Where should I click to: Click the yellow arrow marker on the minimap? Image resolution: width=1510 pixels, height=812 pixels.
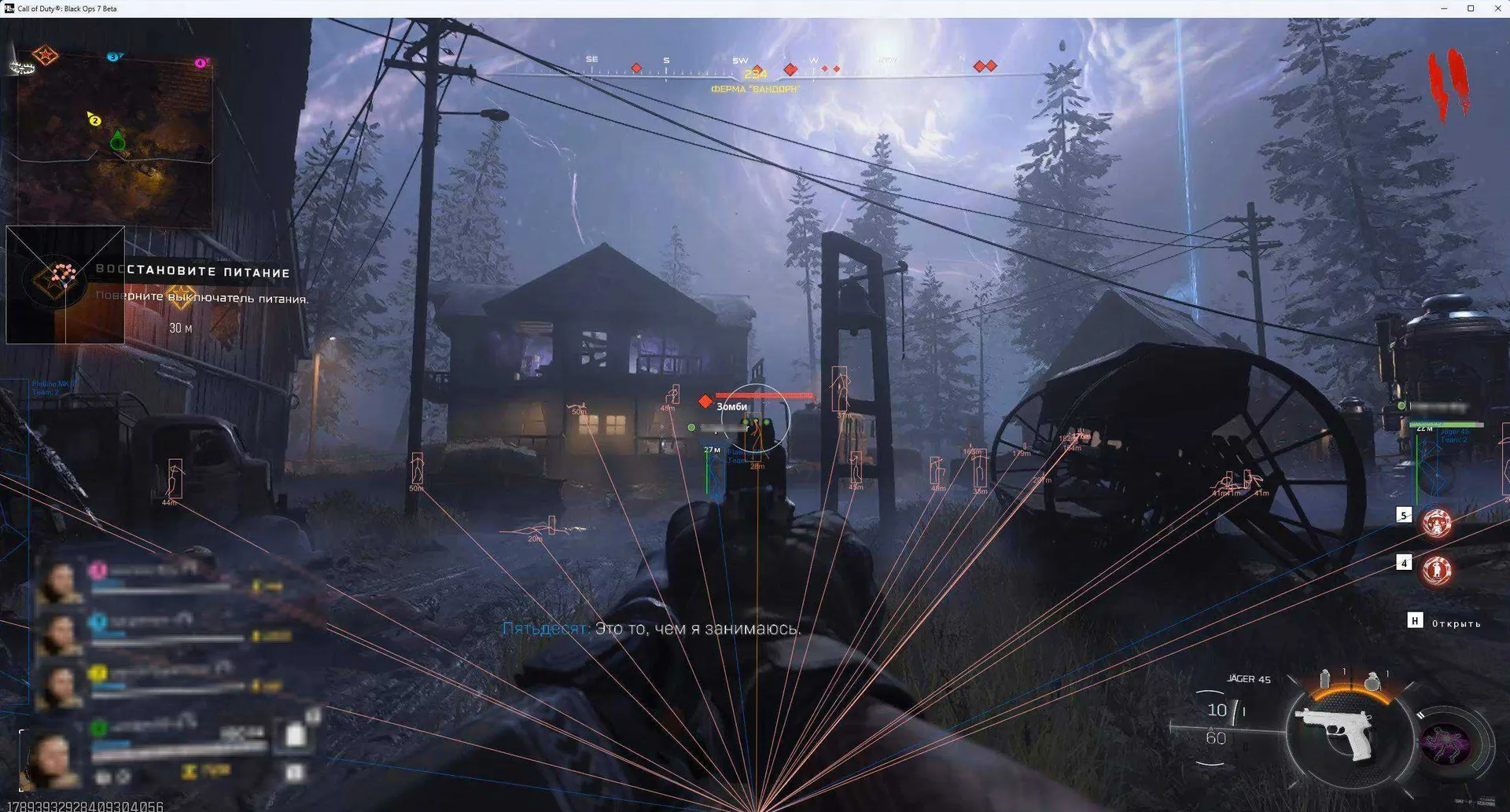[92, 117]
